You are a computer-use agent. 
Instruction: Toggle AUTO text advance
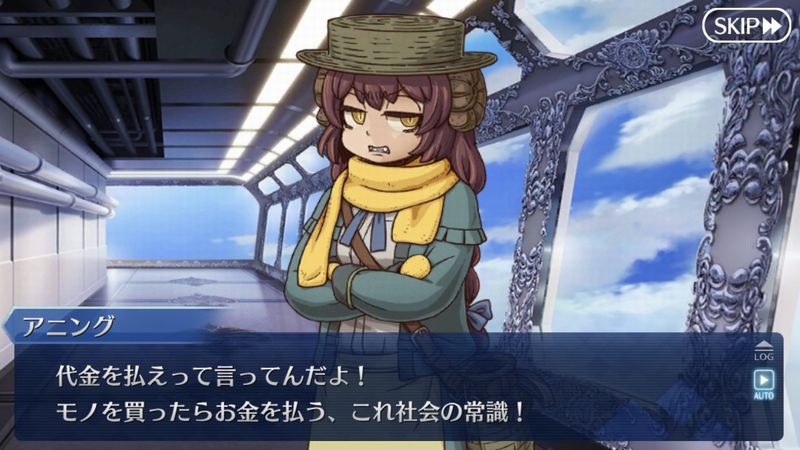(x=764, y=384)
